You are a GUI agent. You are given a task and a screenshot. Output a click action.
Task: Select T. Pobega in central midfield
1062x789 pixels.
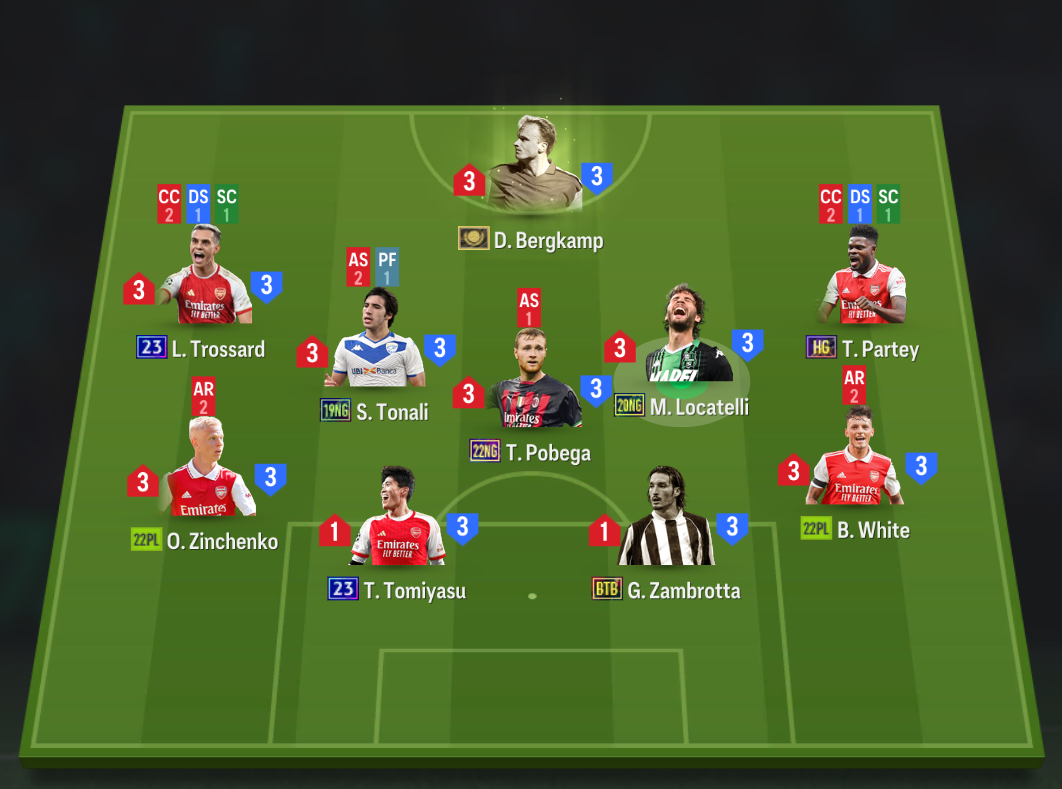(532, 383)
